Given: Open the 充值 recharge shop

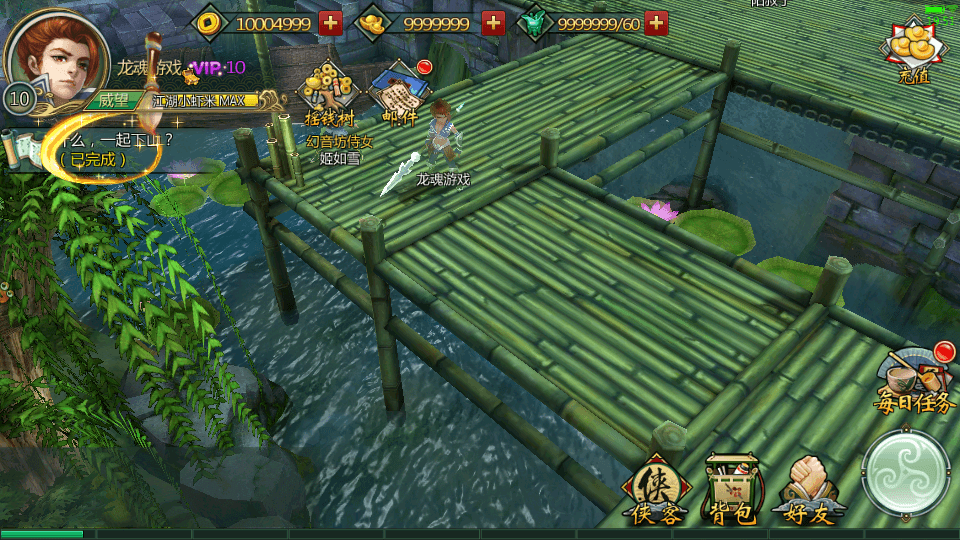Looking at the screenshot, I should tap(913, 52).
